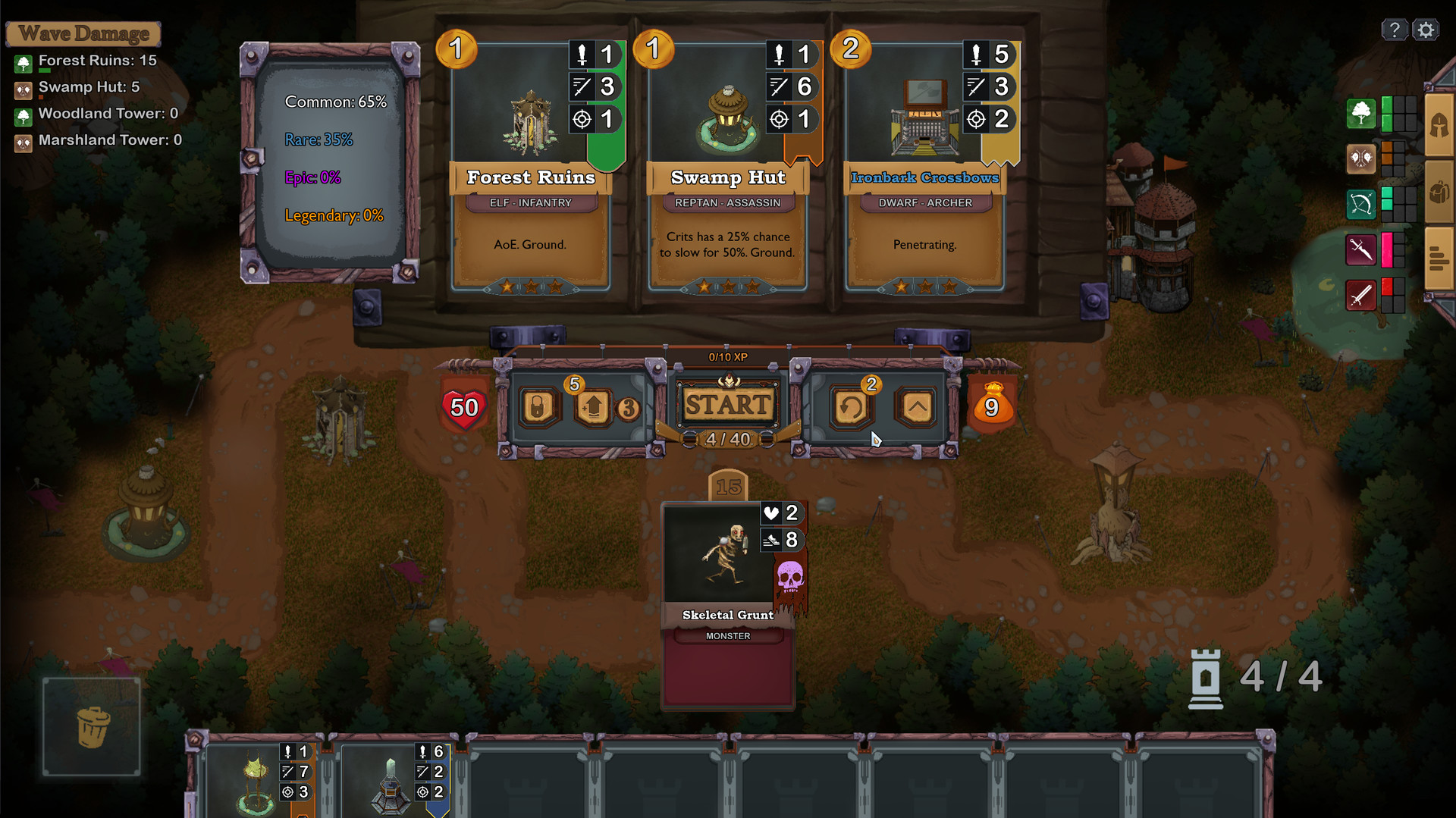Use the reroll icon with the 2 badge

pyautogui.click(x=851, y=407)
